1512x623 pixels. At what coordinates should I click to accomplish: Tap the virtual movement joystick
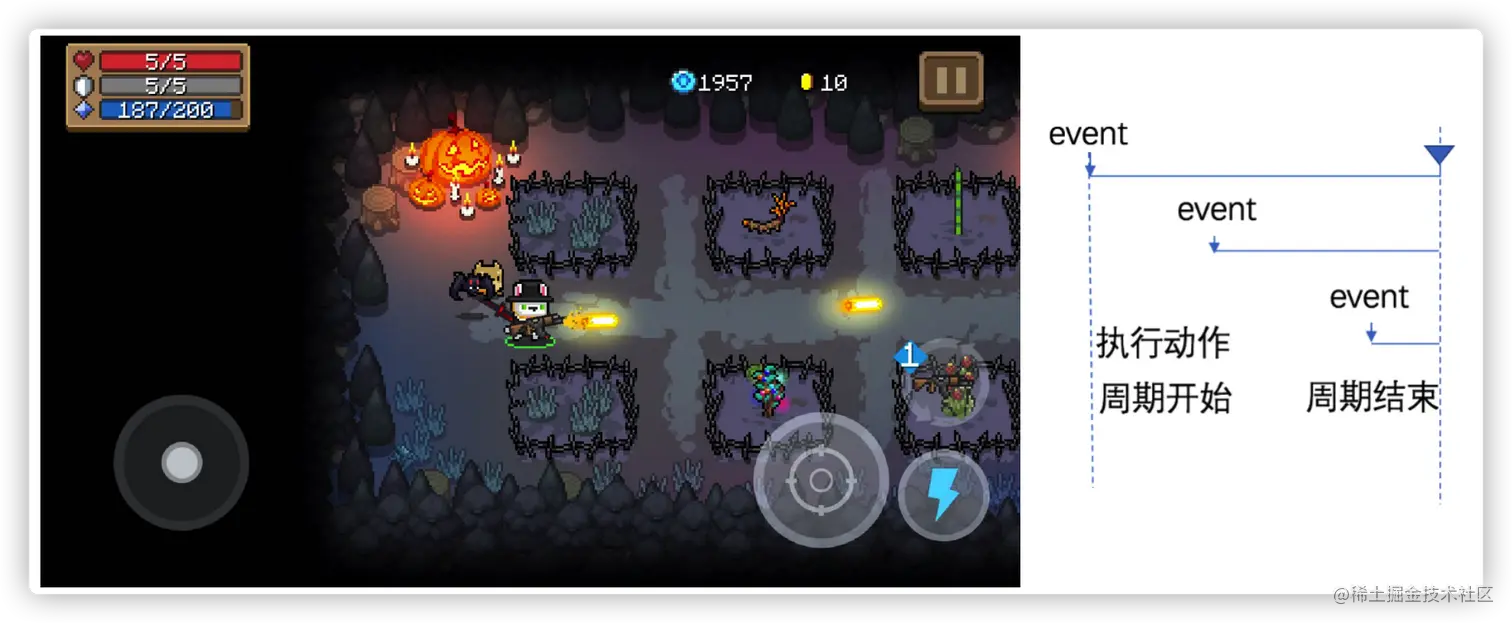coord(181,462)
